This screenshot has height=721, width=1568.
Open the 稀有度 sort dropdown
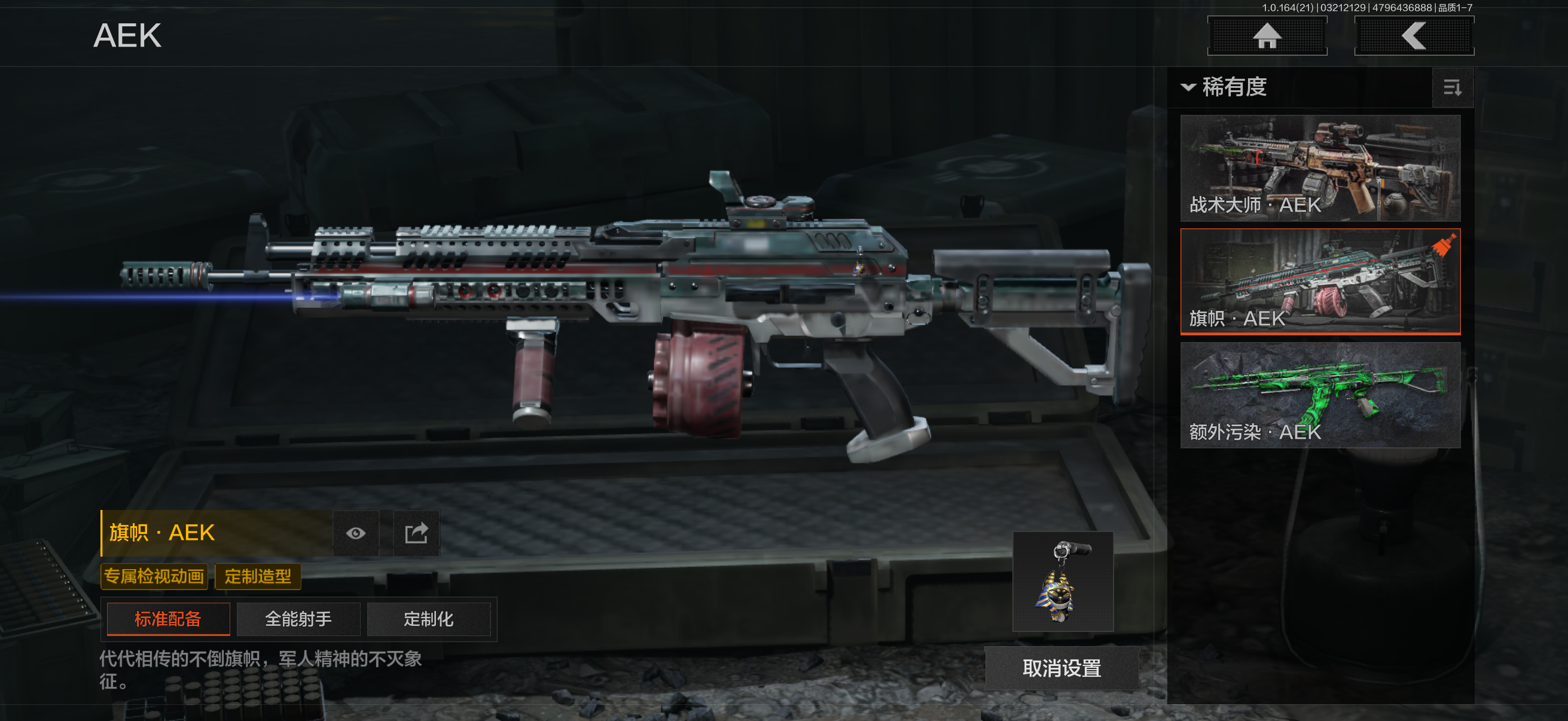(x=1225, y=87)
